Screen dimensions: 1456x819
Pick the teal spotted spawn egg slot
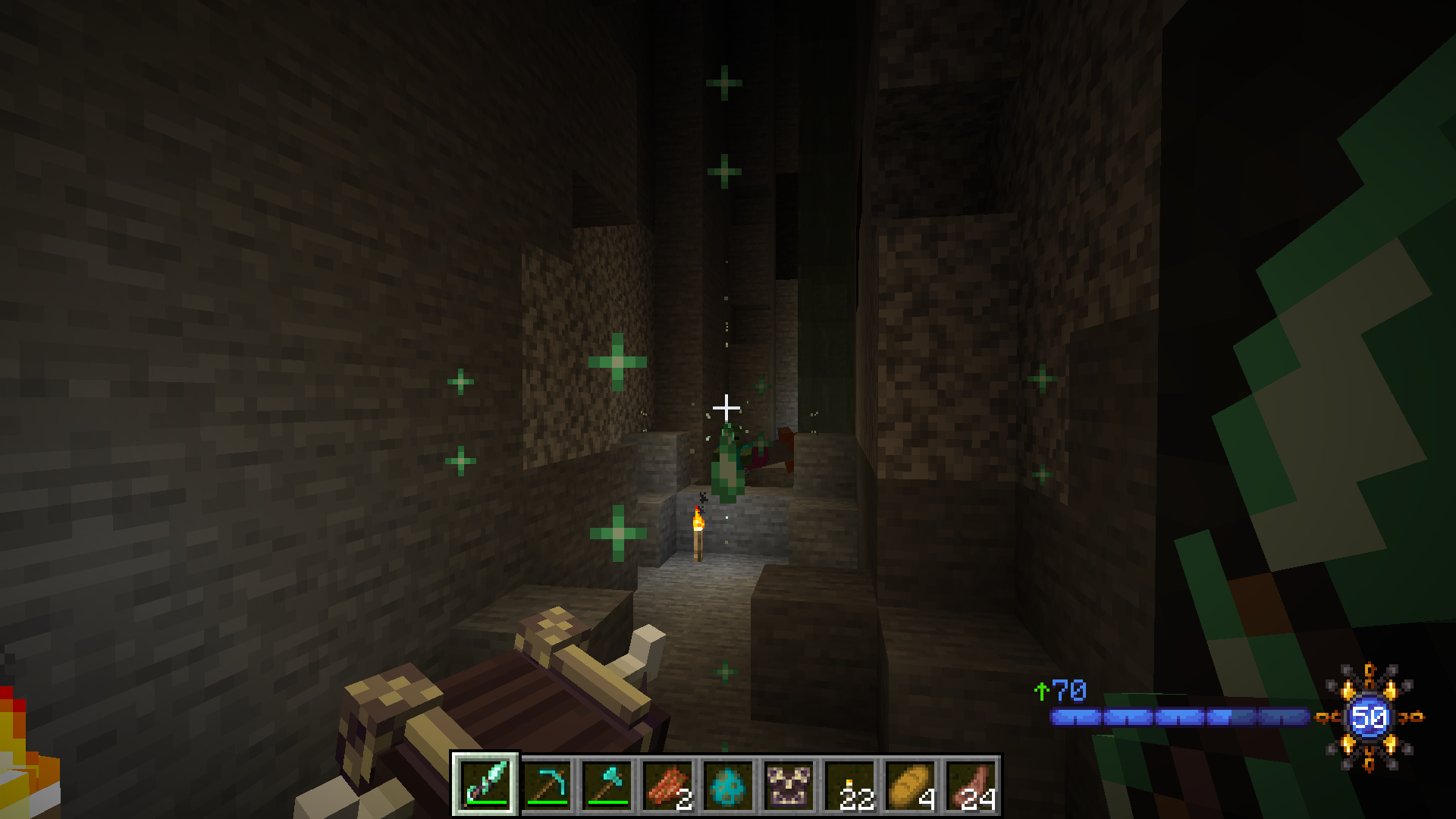point(728,785)
